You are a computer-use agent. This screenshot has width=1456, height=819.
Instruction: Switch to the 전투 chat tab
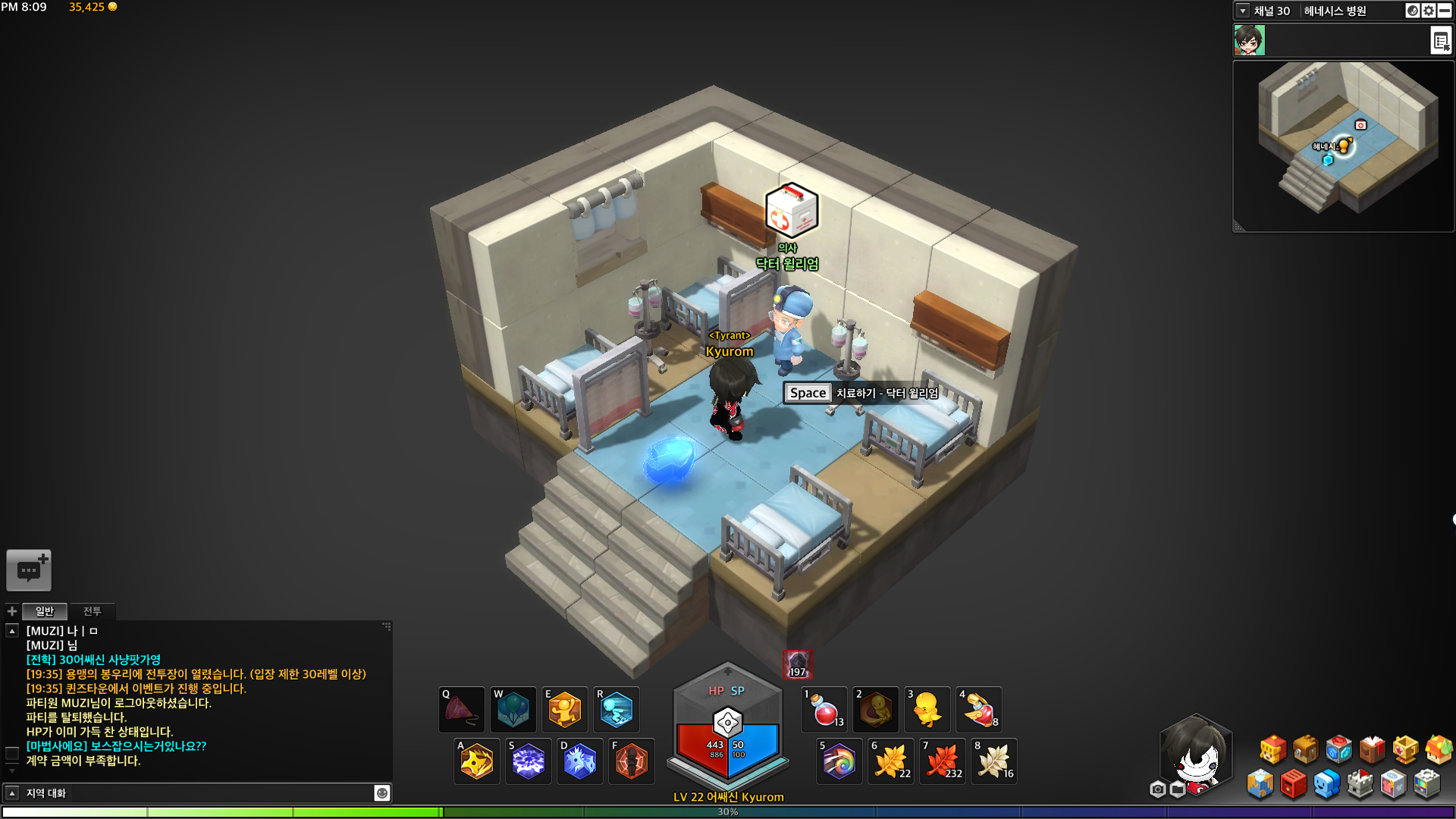(x=92, y=611)
